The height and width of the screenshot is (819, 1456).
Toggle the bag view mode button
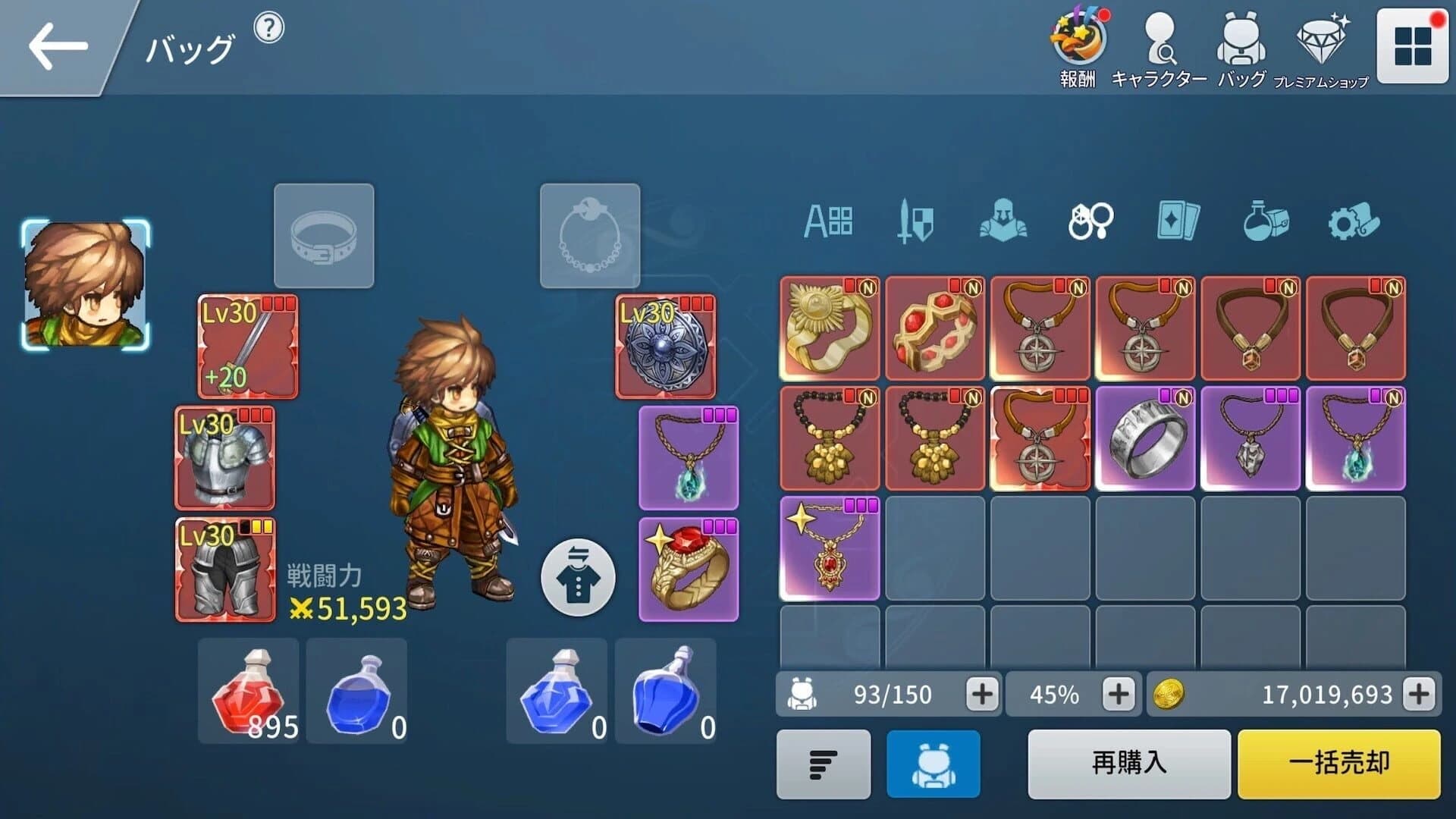click(x=933, y=766)
